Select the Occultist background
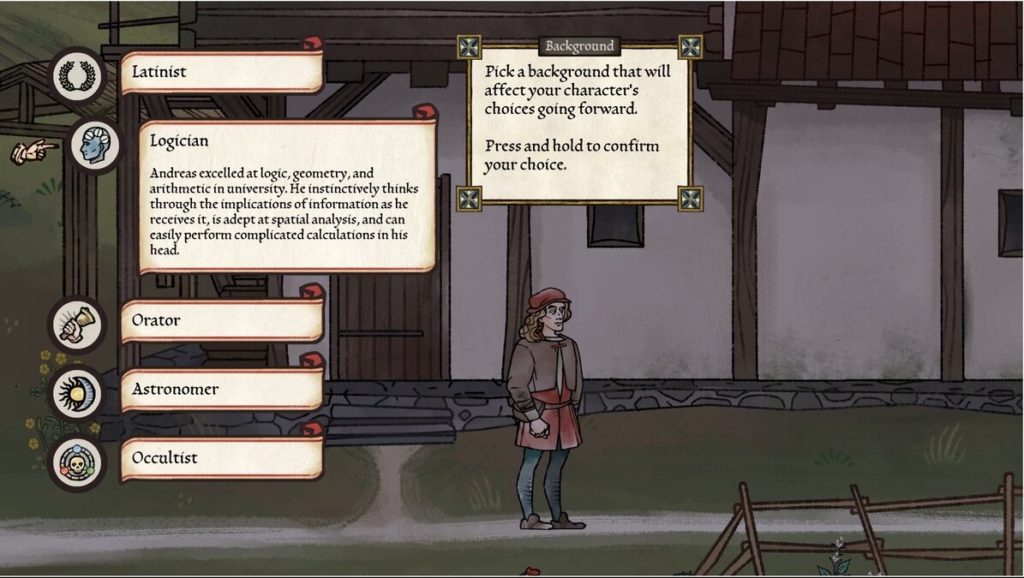Image resolution: width=1024 pixels, height=578 pixels. click(x=221, y=458)
